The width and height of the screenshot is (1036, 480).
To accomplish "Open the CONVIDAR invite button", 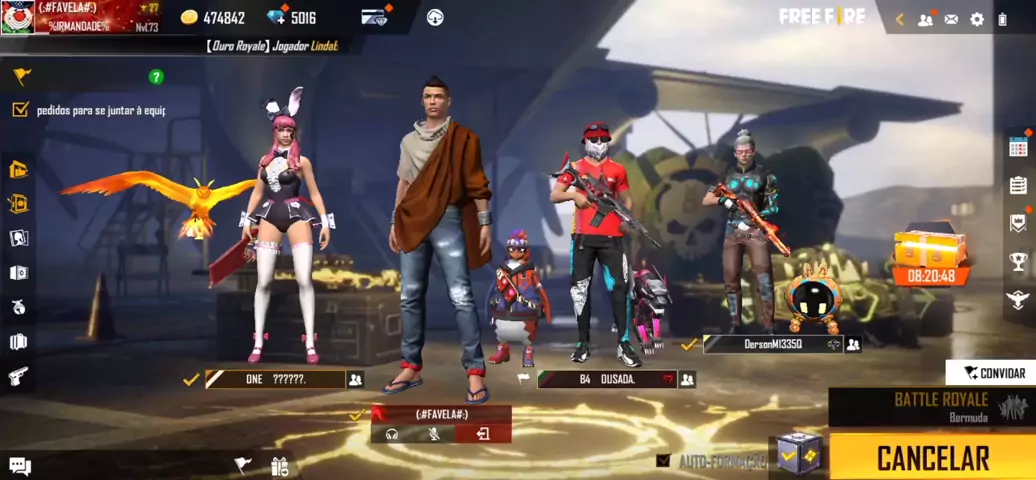I will click(991, 373).
